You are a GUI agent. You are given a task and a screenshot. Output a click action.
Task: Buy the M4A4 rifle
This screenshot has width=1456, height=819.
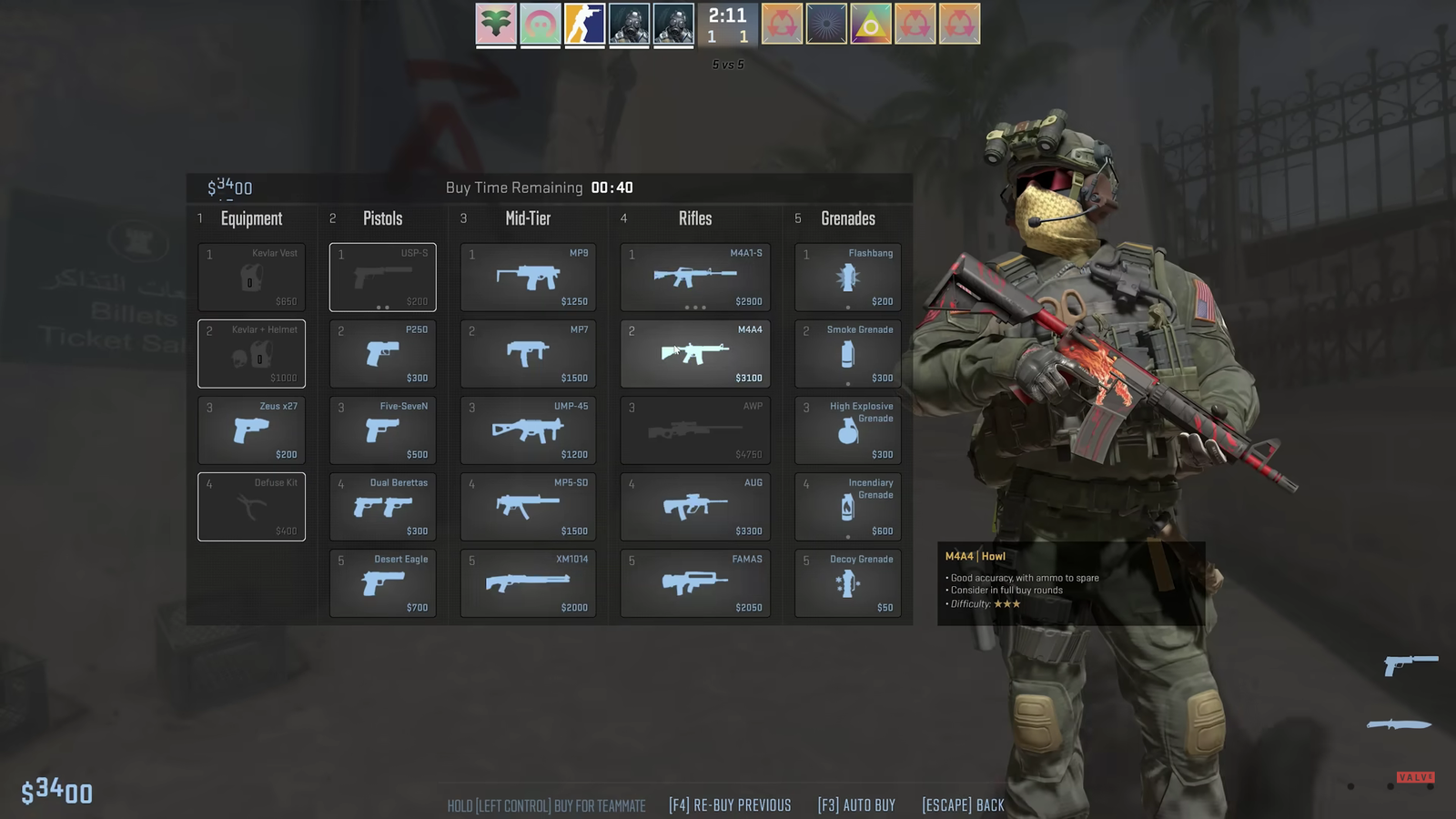click(694, 353)
